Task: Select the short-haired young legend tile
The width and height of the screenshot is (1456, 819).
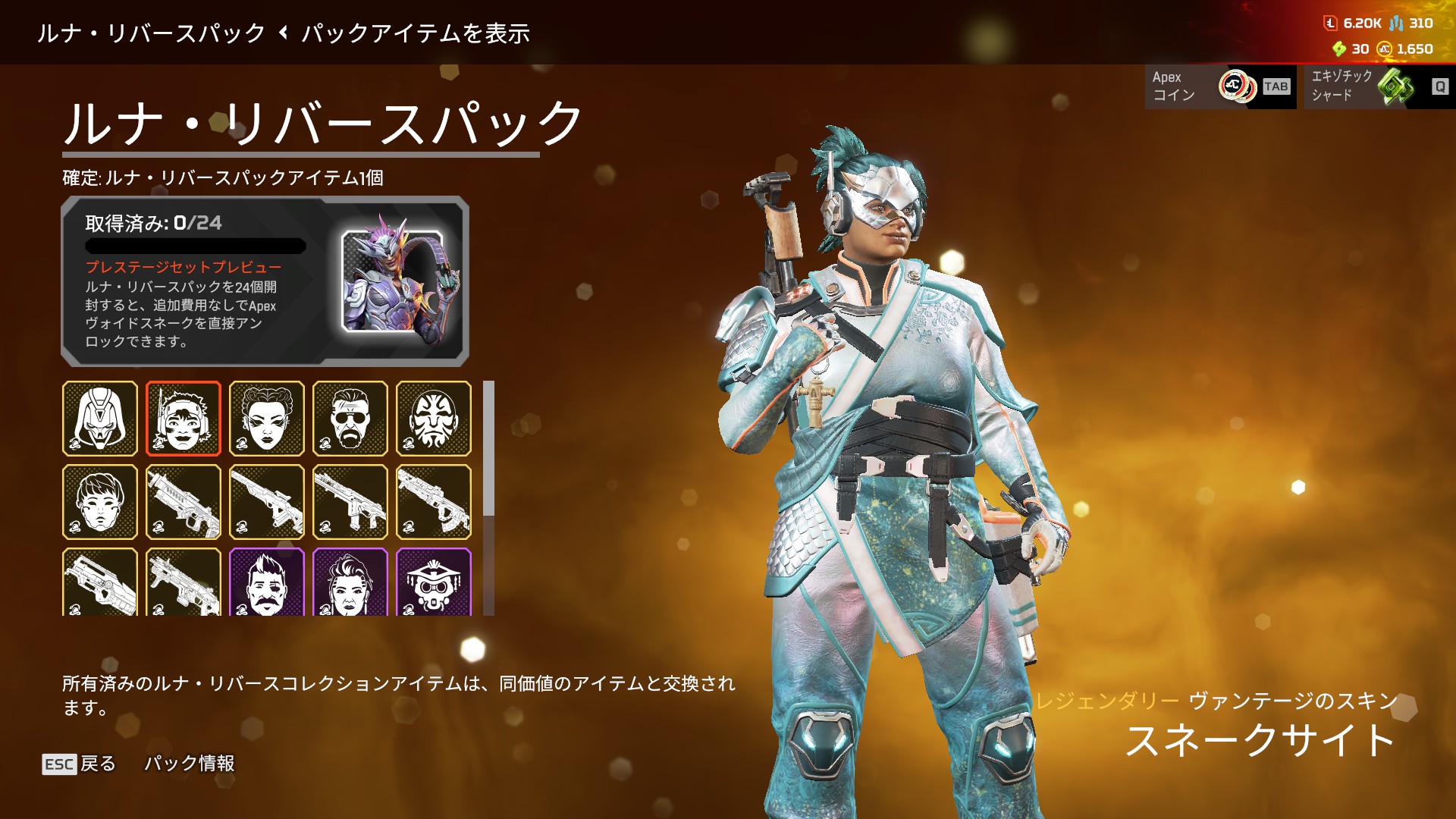Action: [100, 502]
